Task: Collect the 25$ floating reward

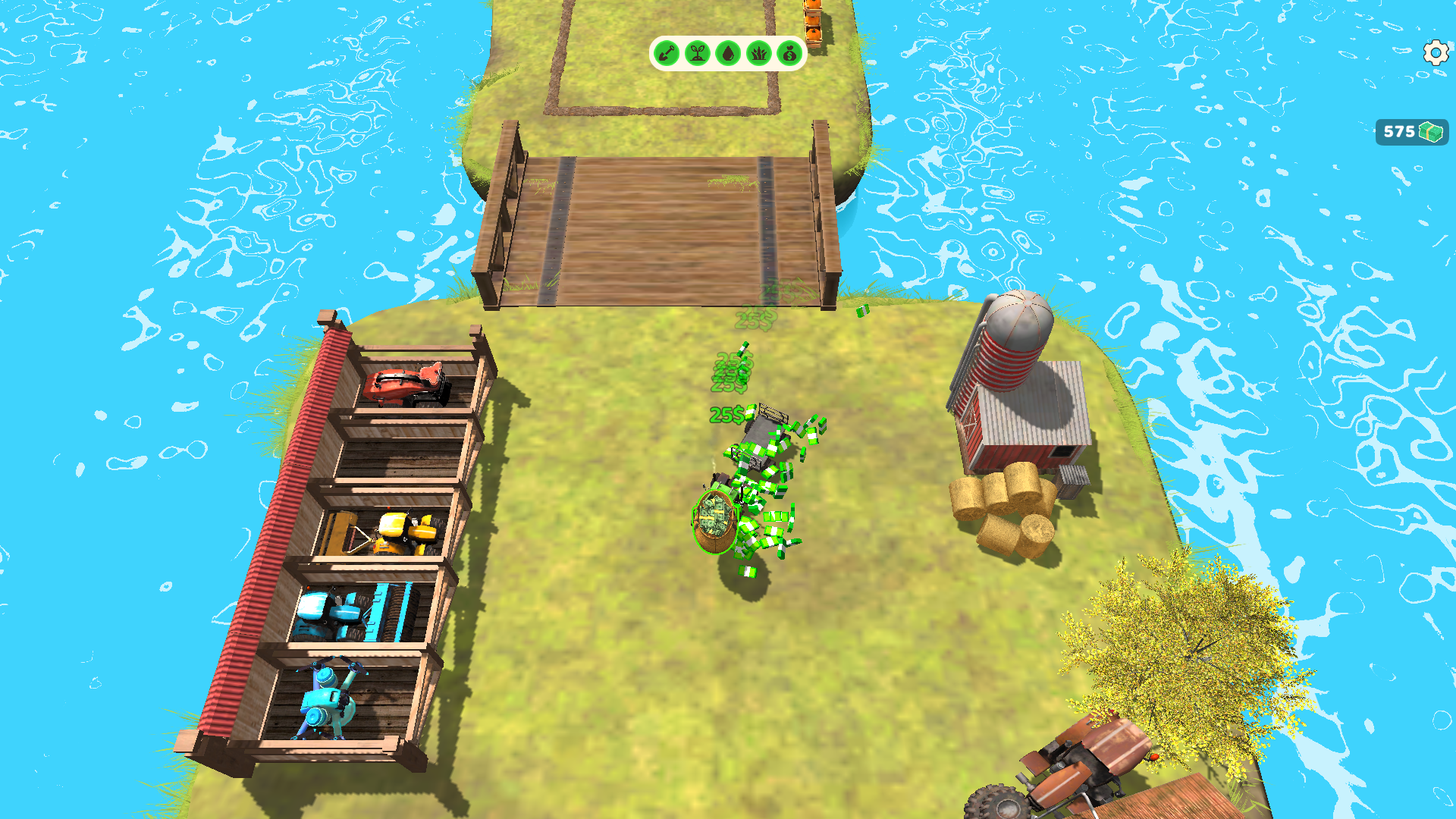Action: 726,414
